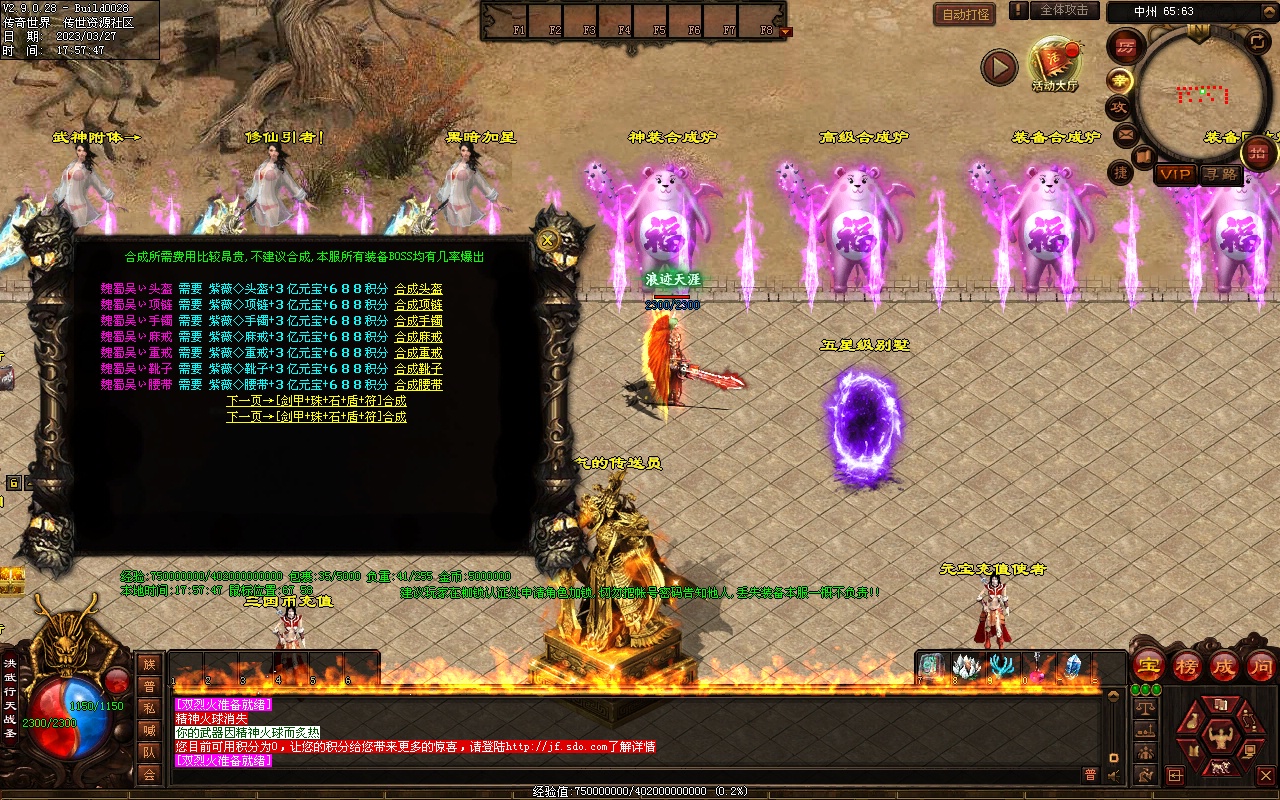Activate the 寻路 pathfinding button

coord(1220,174)
